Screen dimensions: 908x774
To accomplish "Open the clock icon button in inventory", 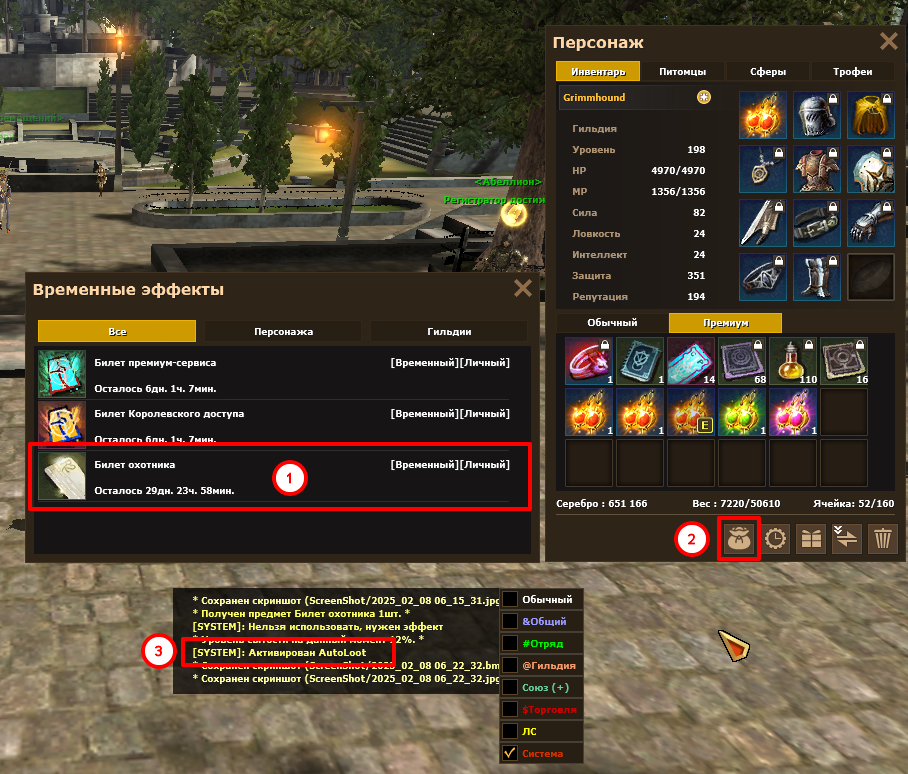I will (x=776, y=540).
